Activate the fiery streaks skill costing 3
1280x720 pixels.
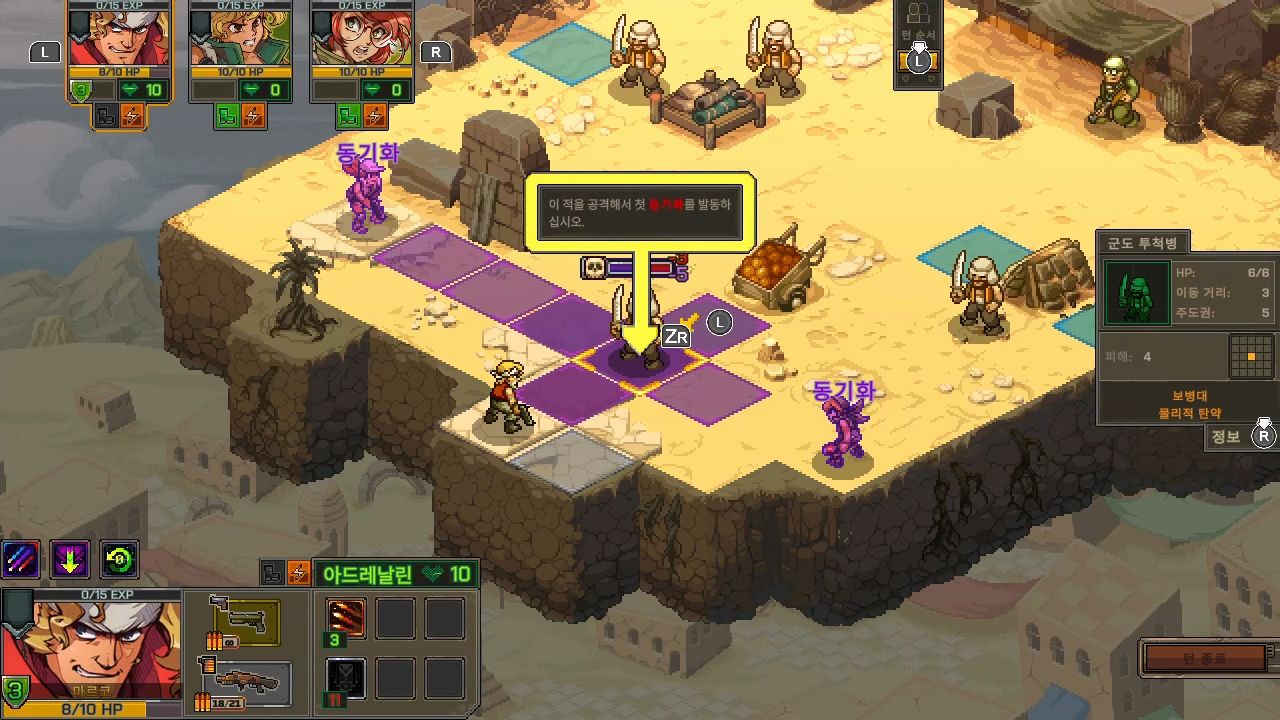[346, 619]
